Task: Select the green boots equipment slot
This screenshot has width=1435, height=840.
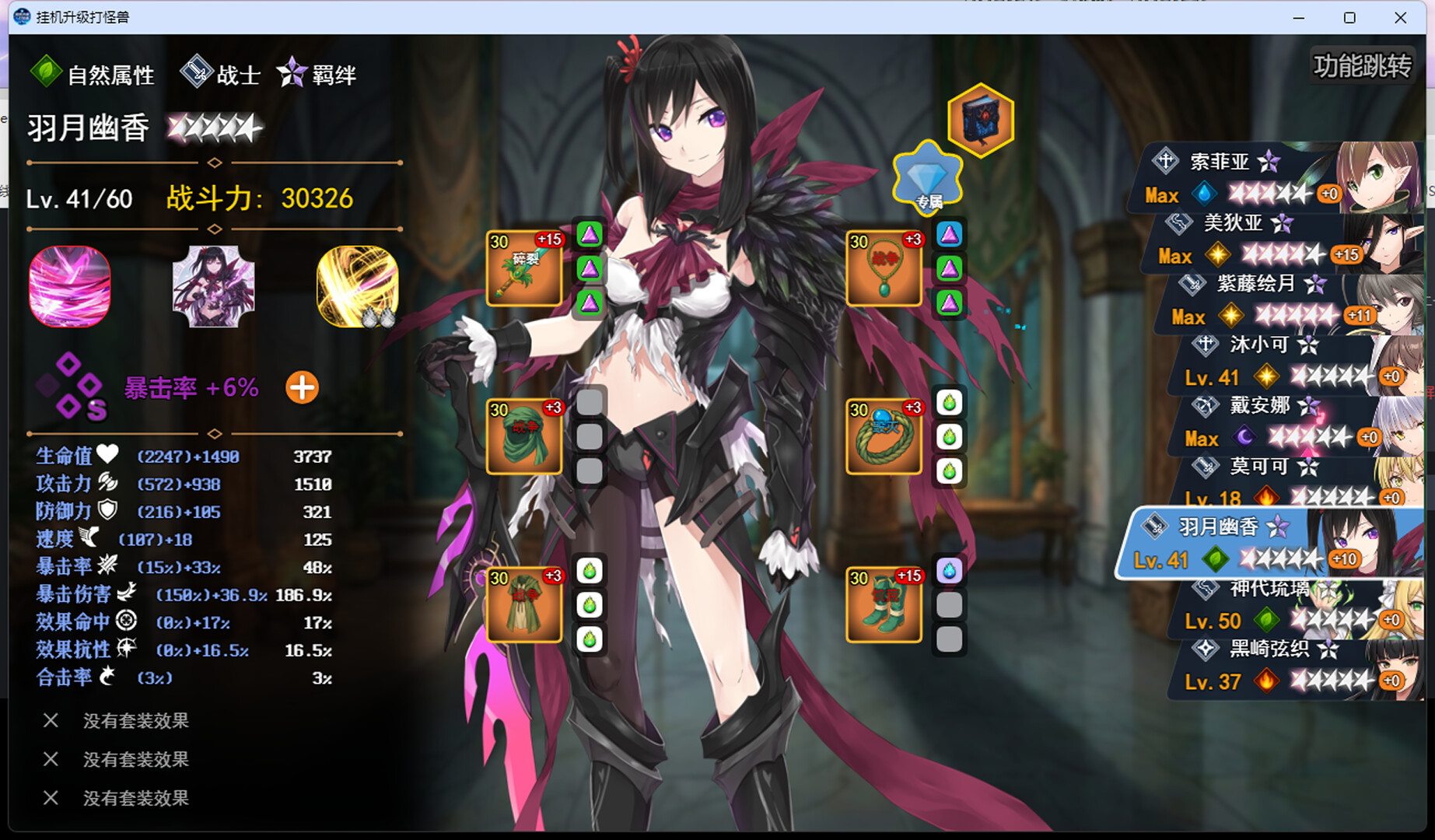Action: (x=884, y=604)
